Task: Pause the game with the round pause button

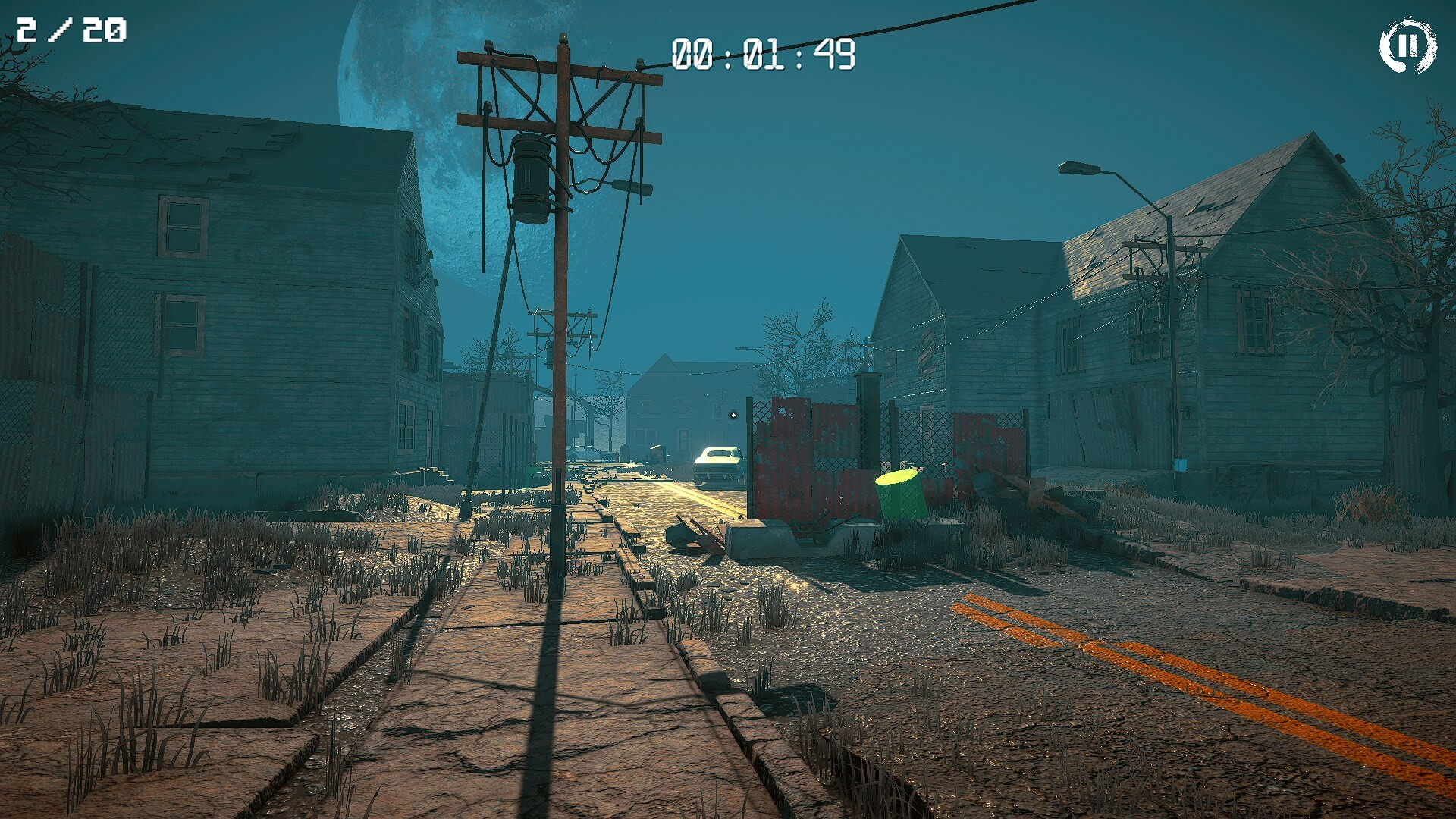Action: 1407,45
